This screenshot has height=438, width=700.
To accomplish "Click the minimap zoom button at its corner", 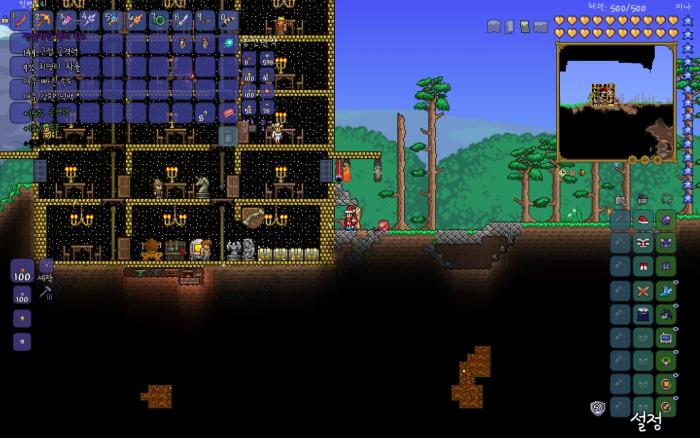I will coord(660,158).
